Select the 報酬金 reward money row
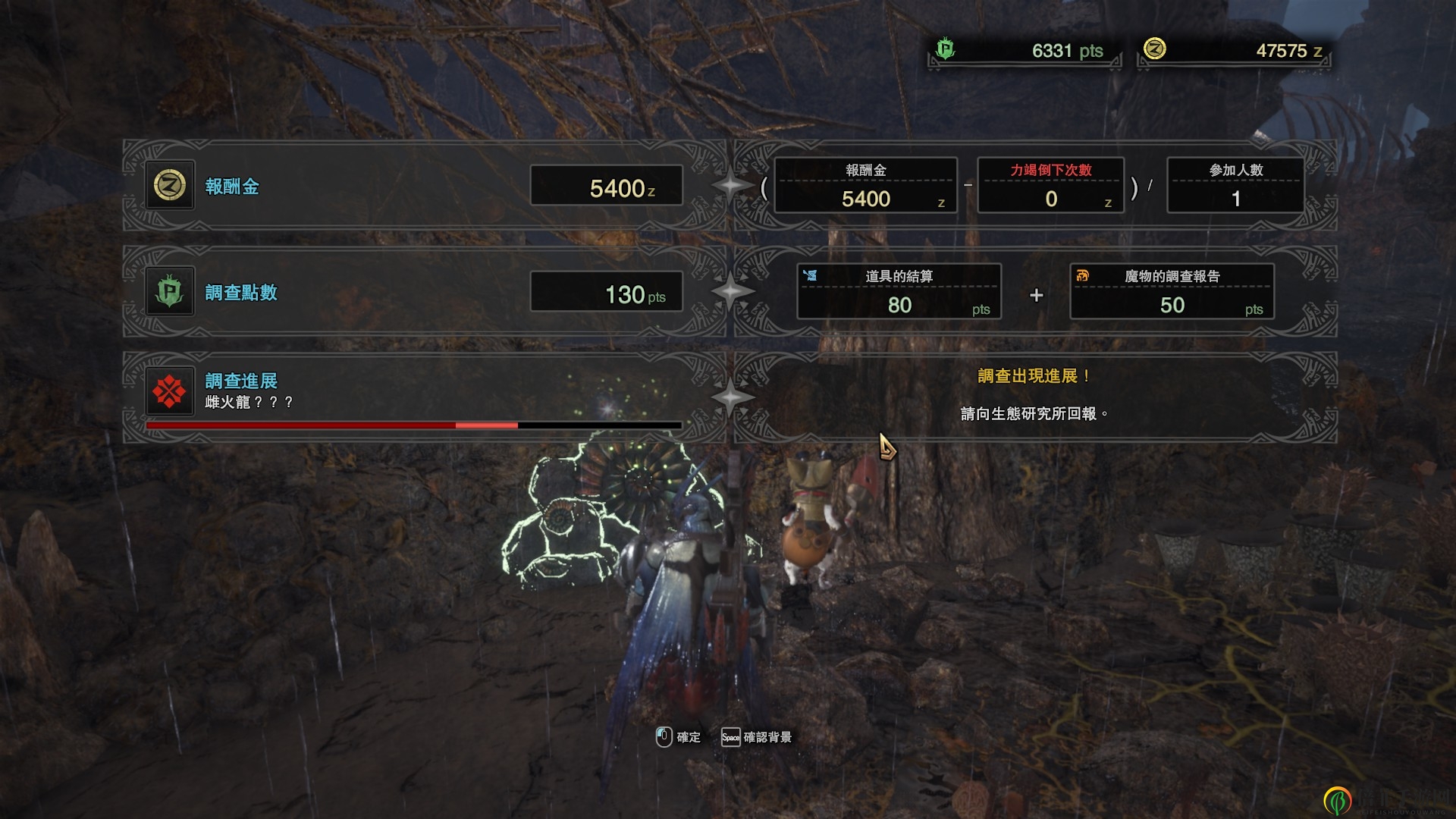1456x819 pixels. click(413, 186)
